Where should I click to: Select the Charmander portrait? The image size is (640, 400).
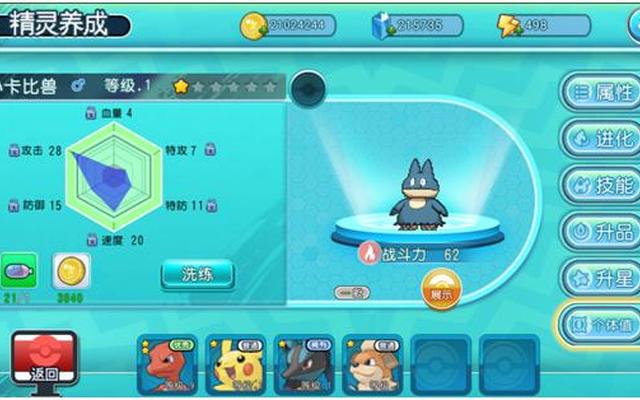tap(169, 365)
